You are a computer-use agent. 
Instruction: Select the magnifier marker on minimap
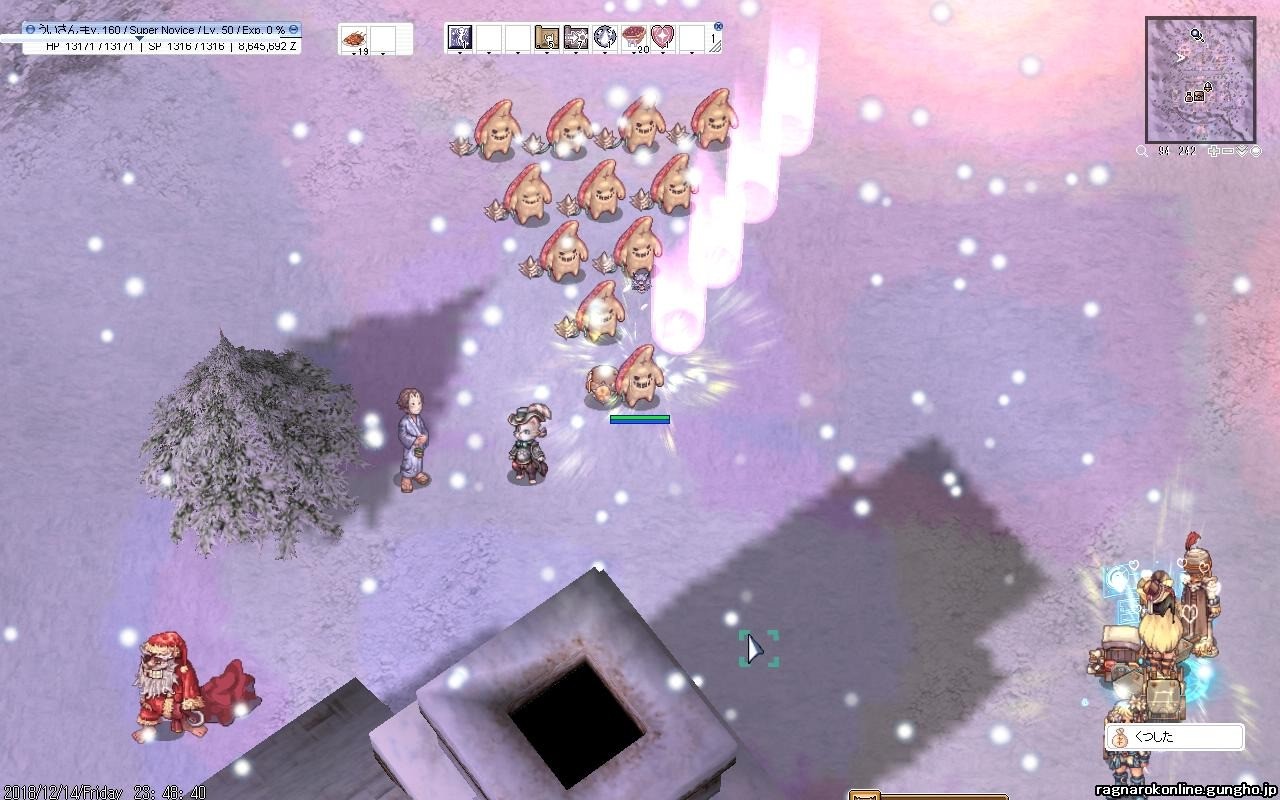coord(1195,35)
